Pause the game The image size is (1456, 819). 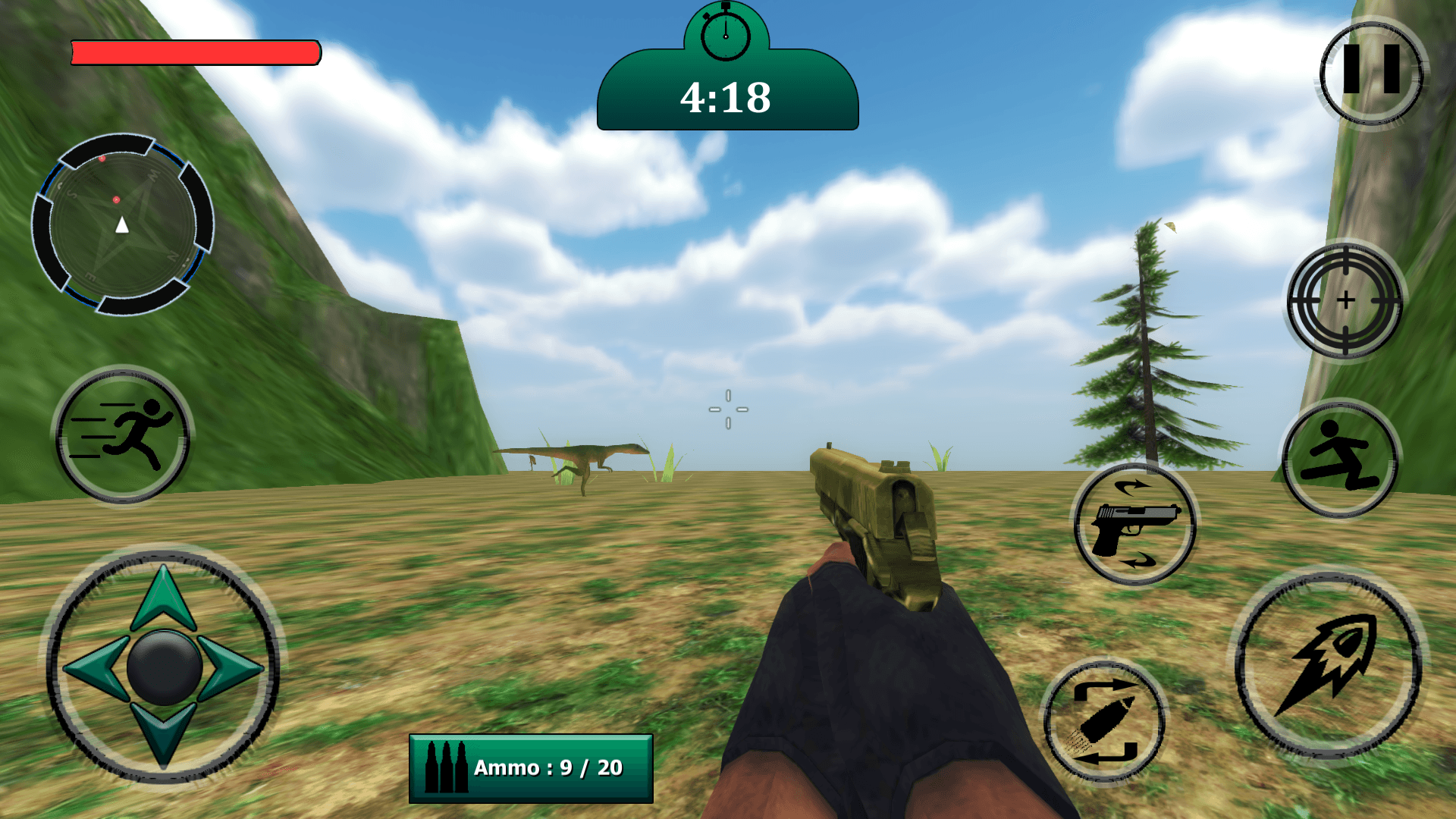click(1371, 72)
